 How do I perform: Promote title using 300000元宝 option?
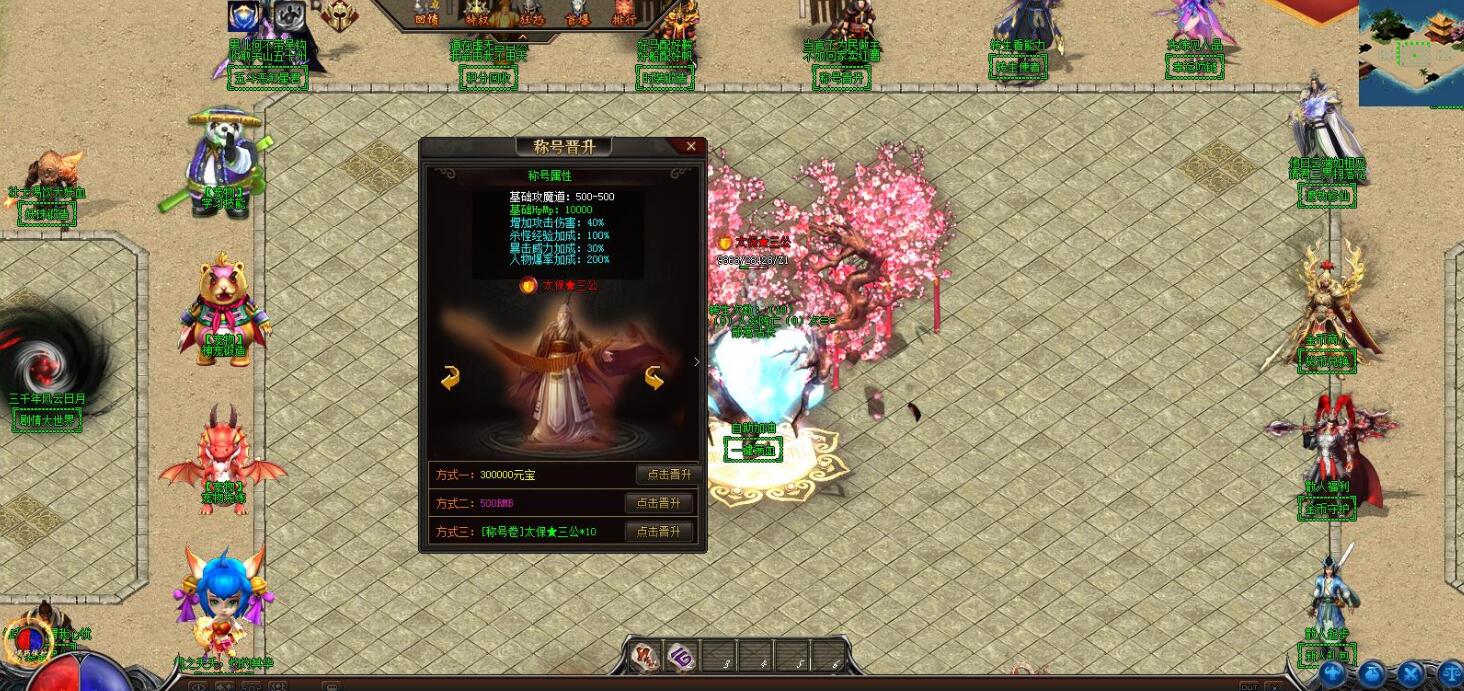click(x=665, y=474)
